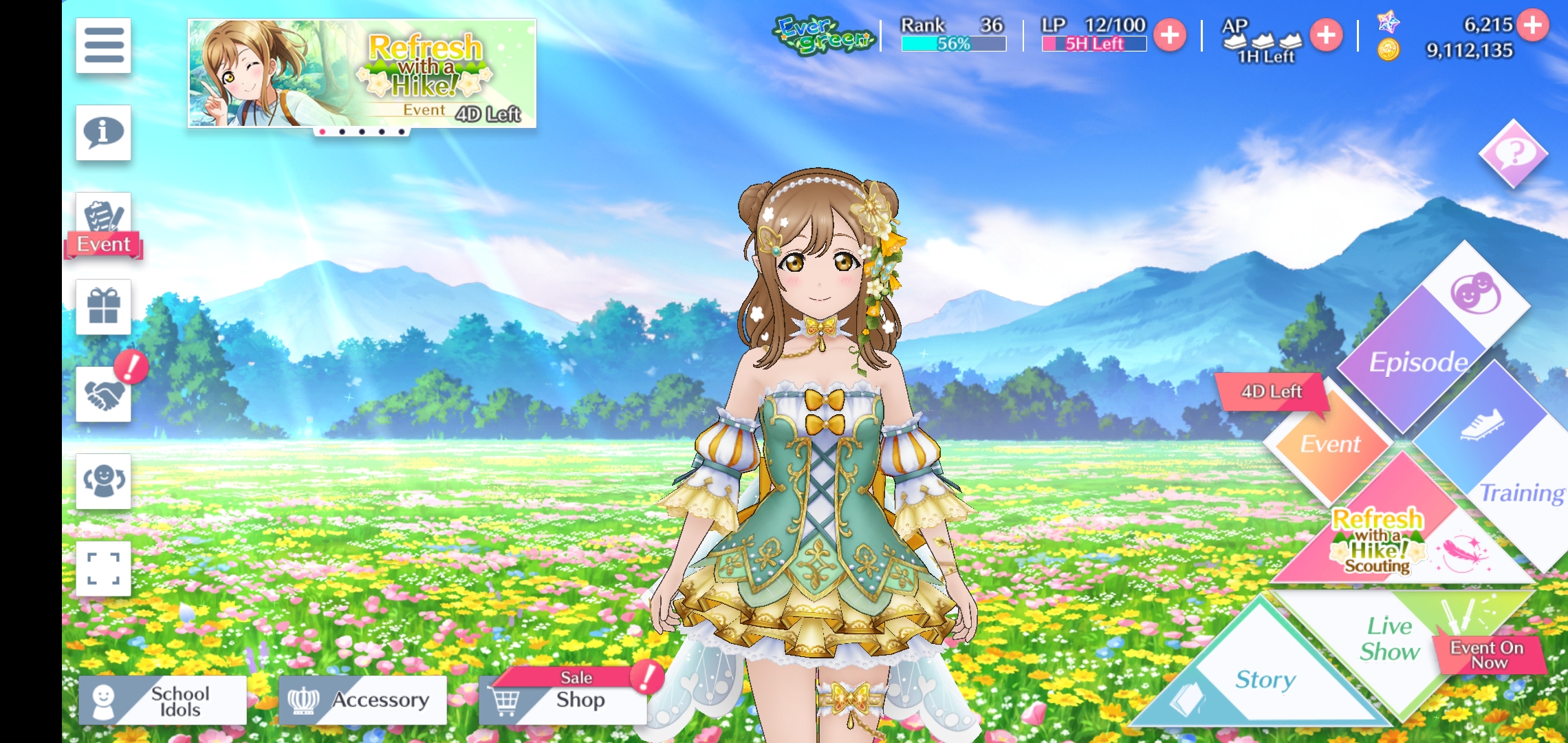Open the info notices speech bubble
Viewport: 1568px width, 743px height.
pos(104,132)
